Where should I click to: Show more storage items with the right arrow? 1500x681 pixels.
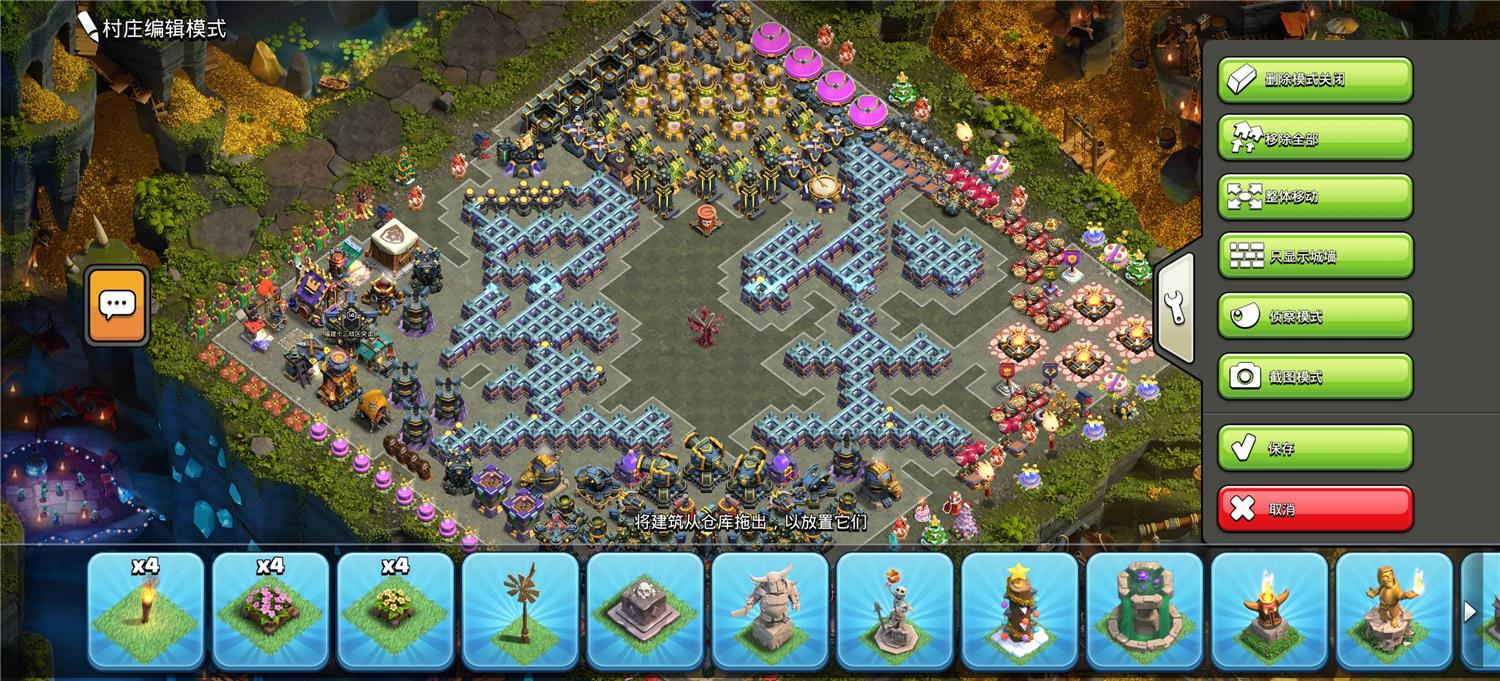[1470, 611]
